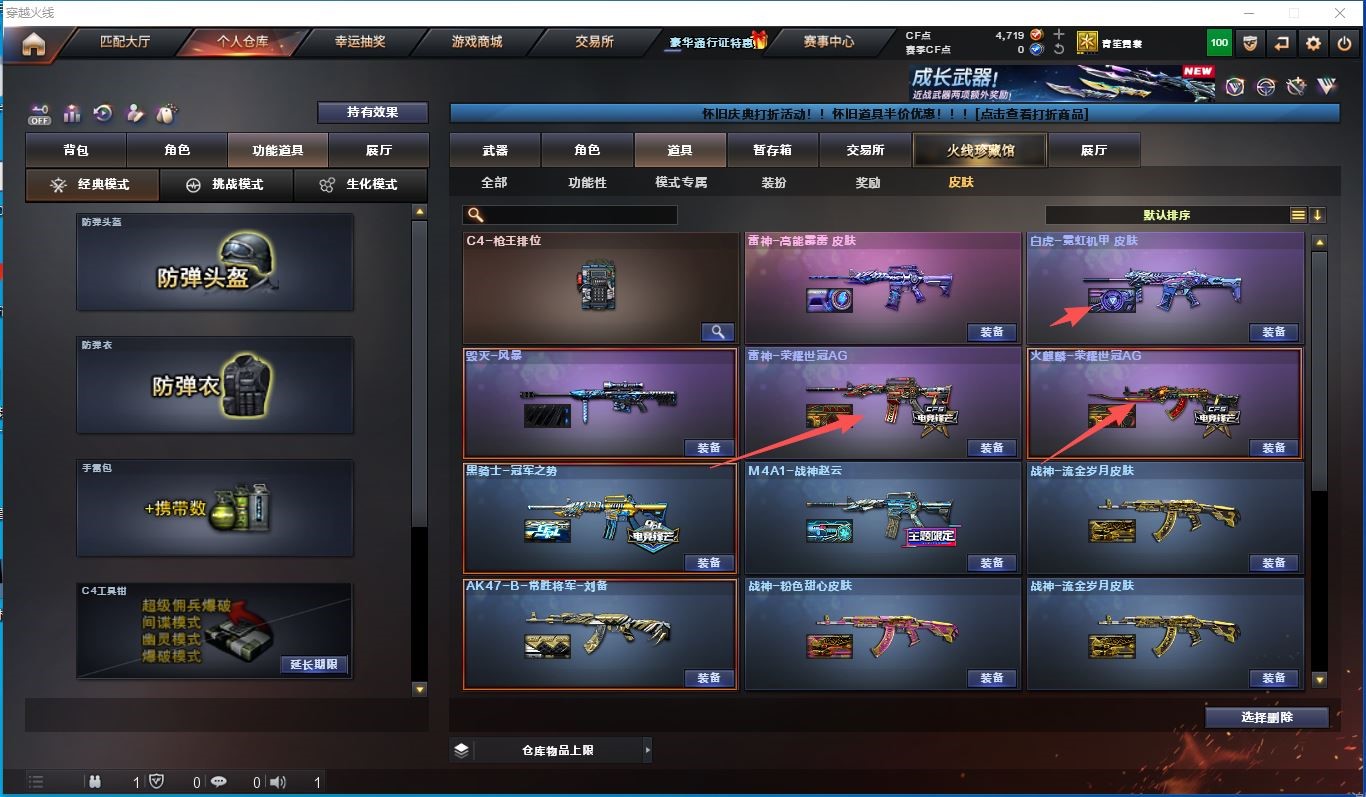Screen dimensions: 1366x797
Task: Choose the 防弹衣 body armor slot
Action: 215,385
